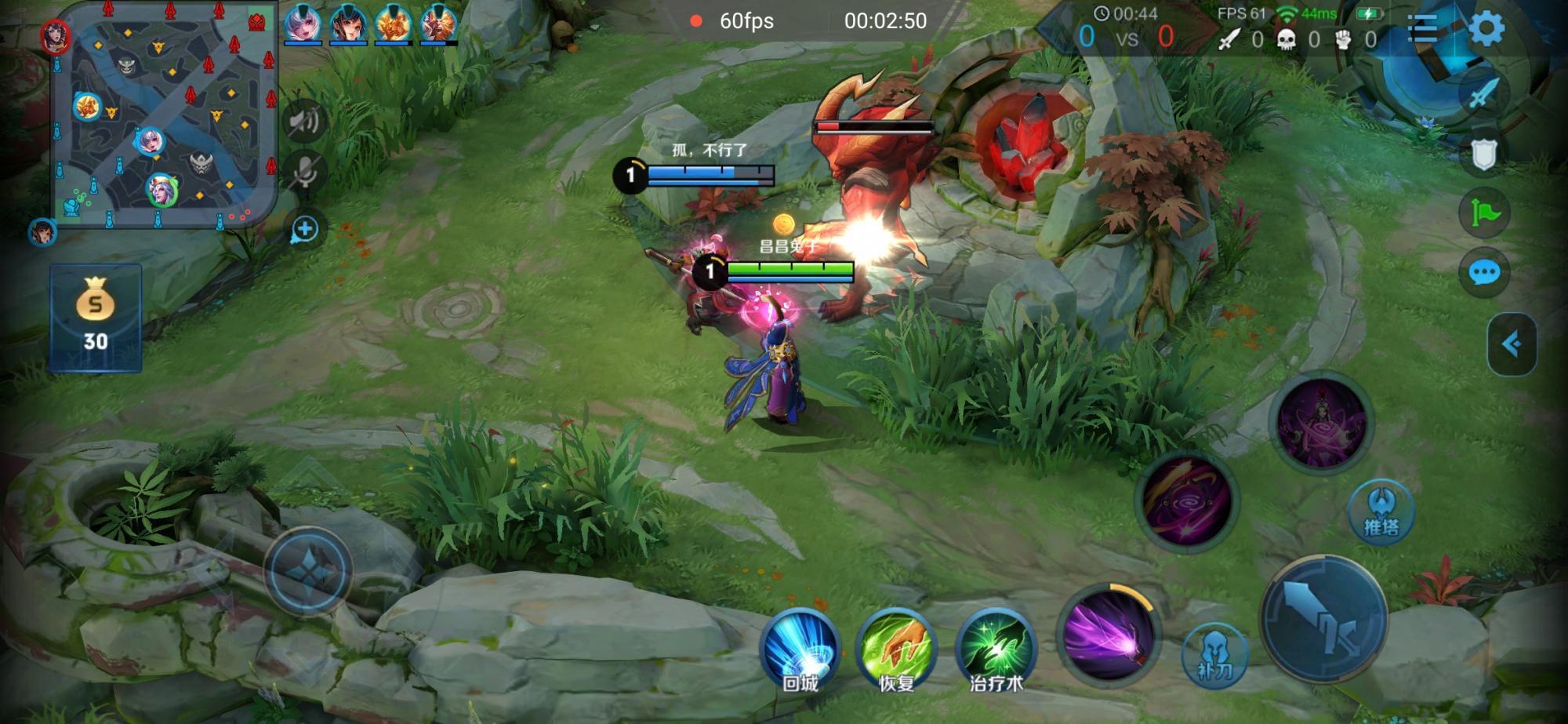Tap the 补刀 last-hit button
The image size is (1568, 724).
point(1214,653)
